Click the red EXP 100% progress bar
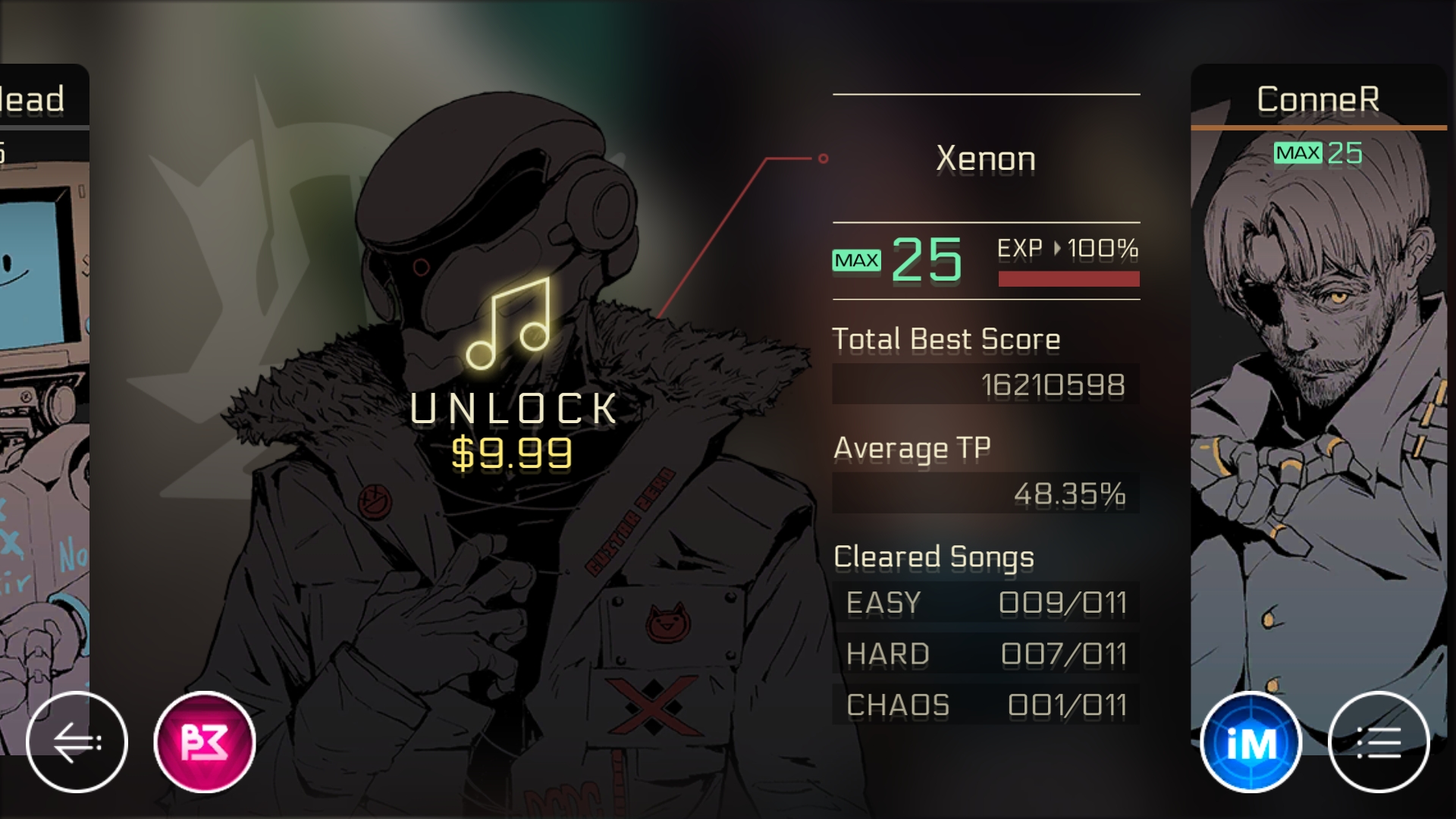1456x819 pixels. tap(1069, 278)
